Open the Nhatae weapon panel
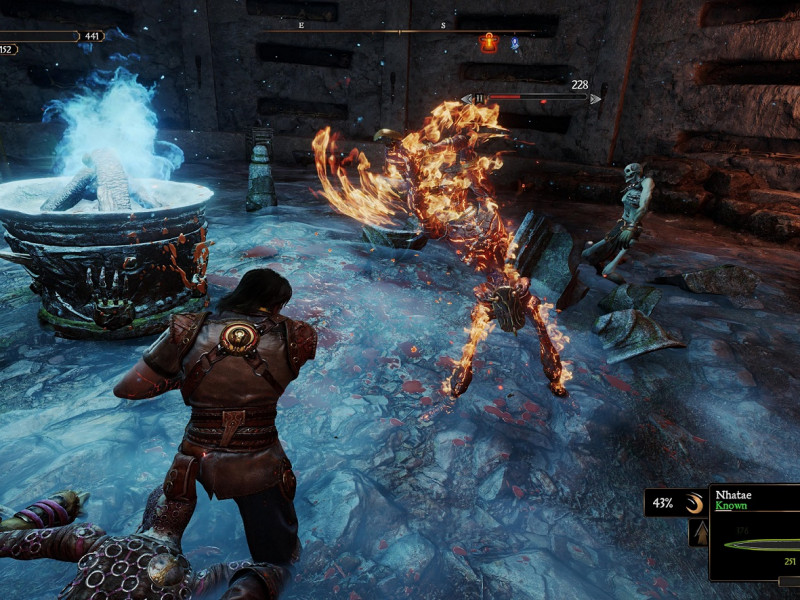 tap(754, 533)
